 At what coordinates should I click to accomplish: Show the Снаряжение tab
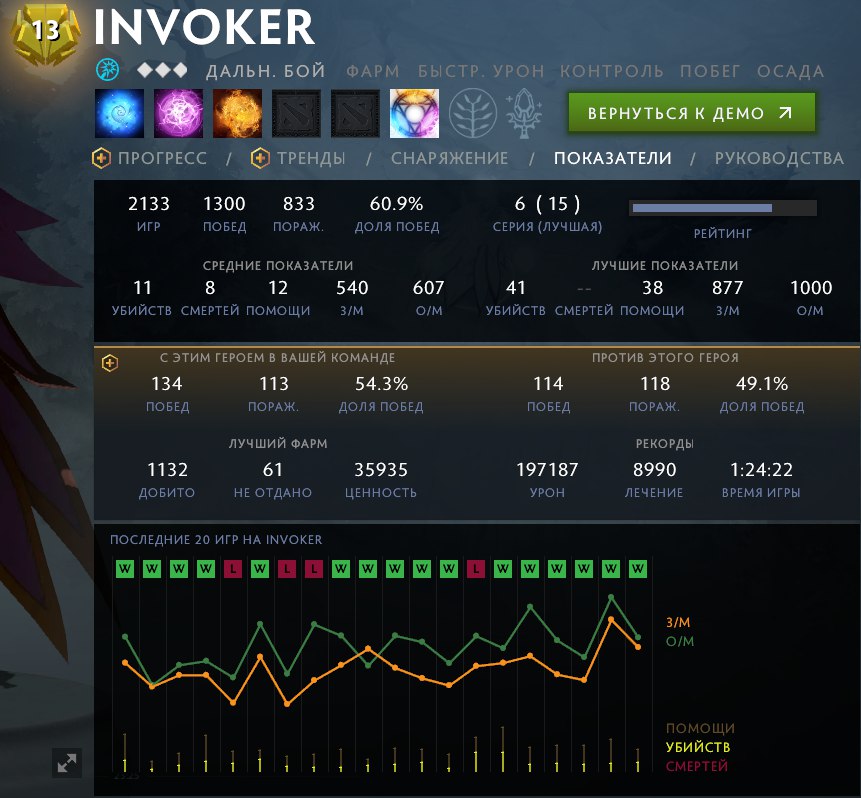(x=449, y=158)
